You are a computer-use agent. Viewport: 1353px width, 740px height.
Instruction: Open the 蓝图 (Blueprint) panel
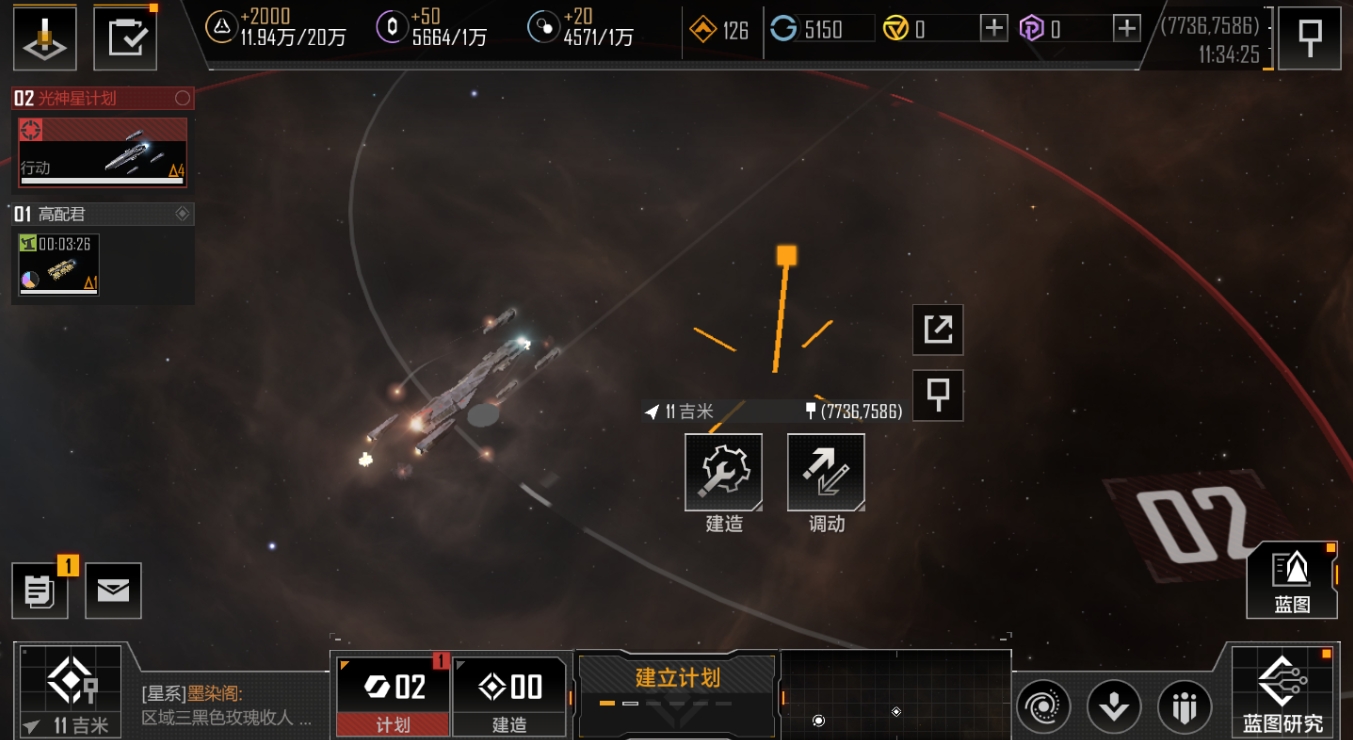[x=1290, y=580]
